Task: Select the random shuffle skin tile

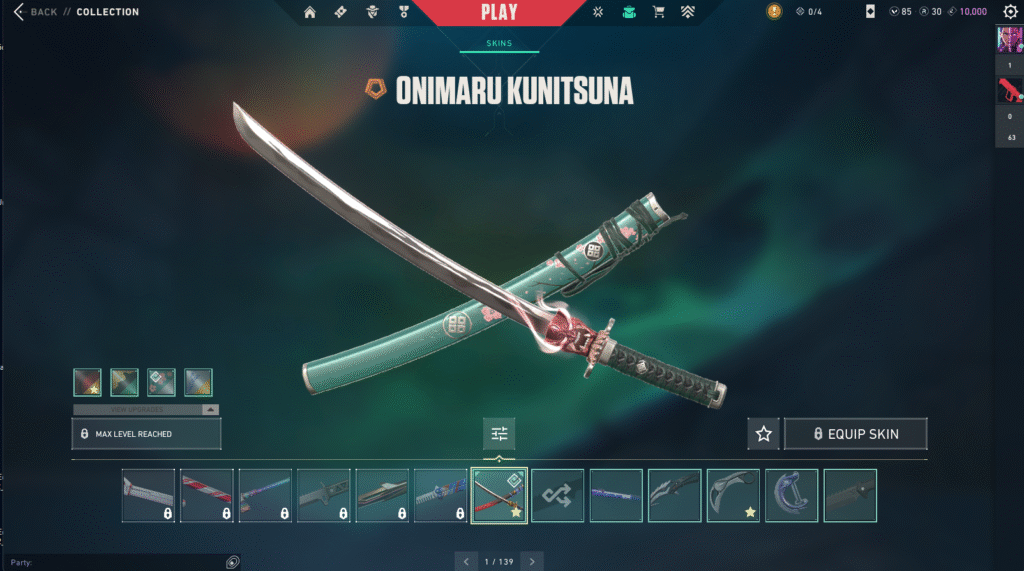Action: click(557, 495)
